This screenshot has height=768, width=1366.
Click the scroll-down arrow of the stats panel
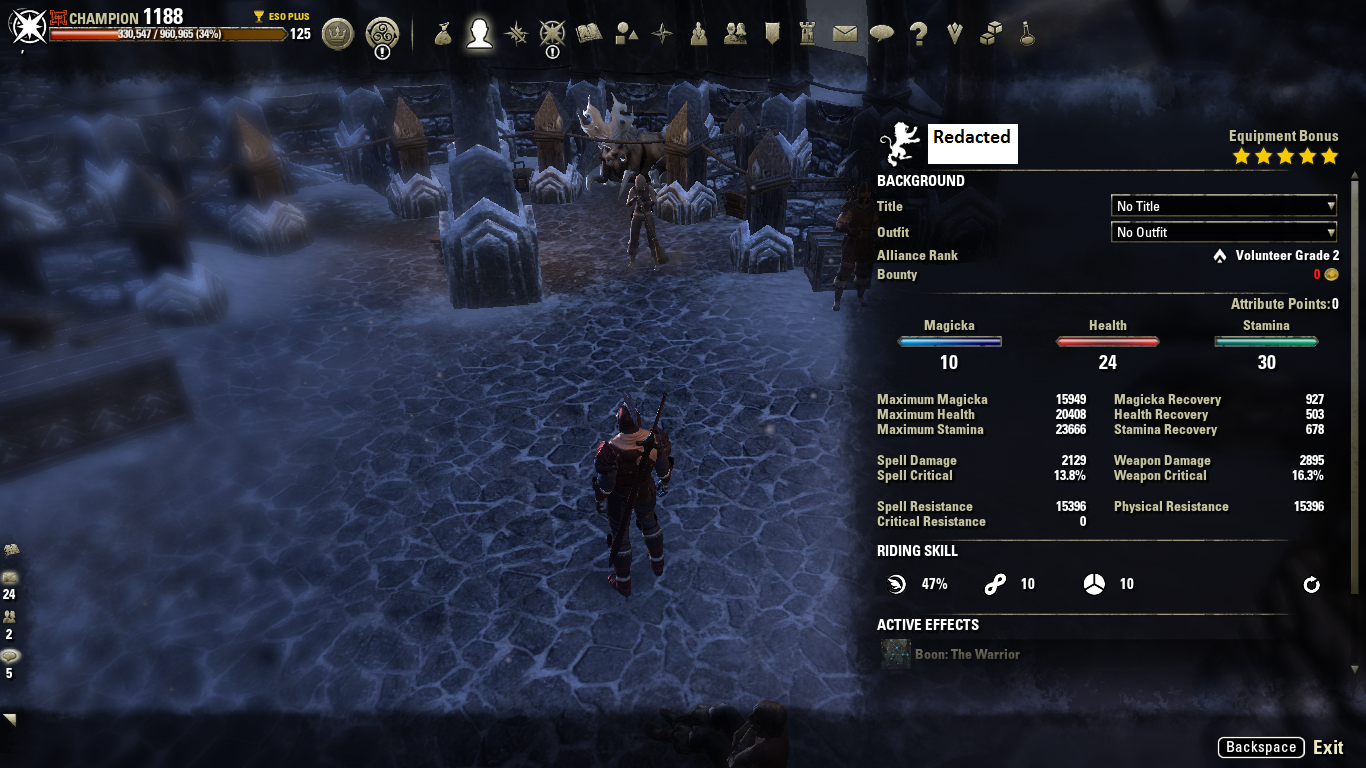[1355, 669]
